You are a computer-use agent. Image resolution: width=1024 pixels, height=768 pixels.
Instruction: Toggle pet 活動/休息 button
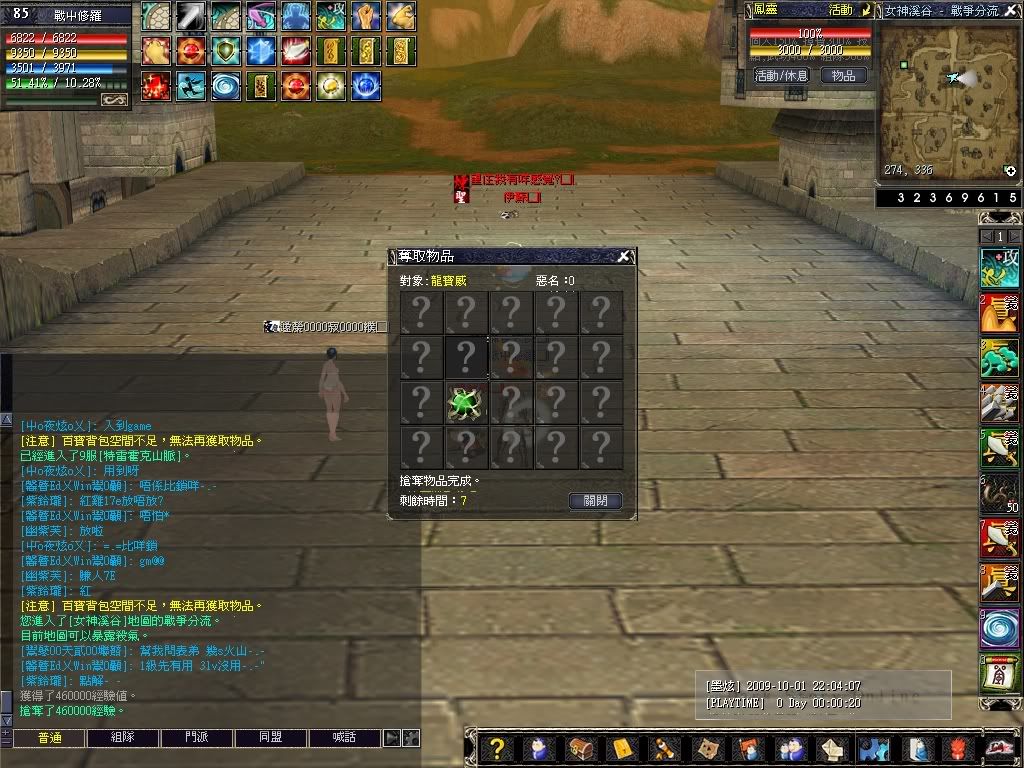(781, 76)
